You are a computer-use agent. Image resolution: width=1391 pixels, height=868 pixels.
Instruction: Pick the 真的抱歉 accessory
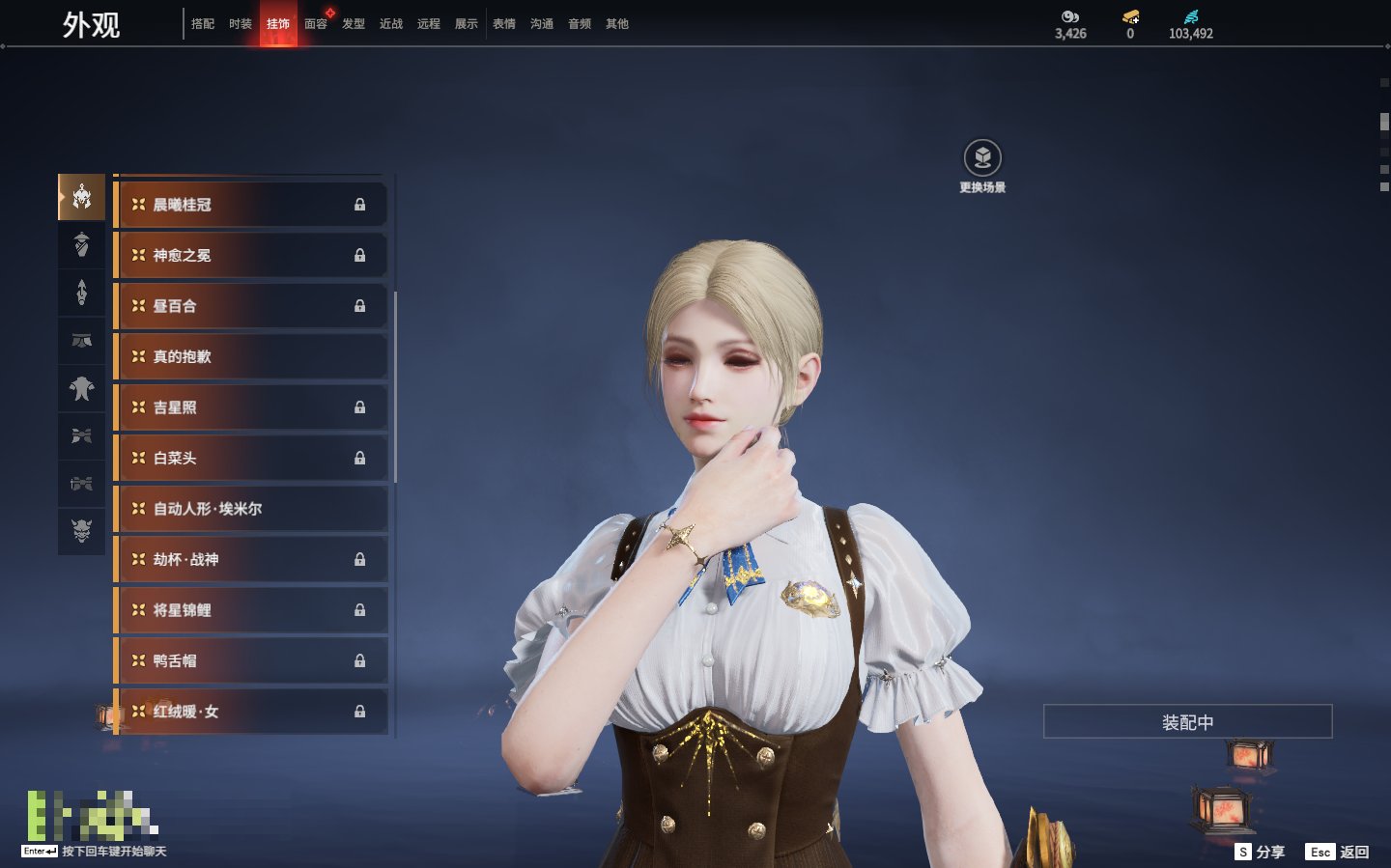tap(251, 357)
